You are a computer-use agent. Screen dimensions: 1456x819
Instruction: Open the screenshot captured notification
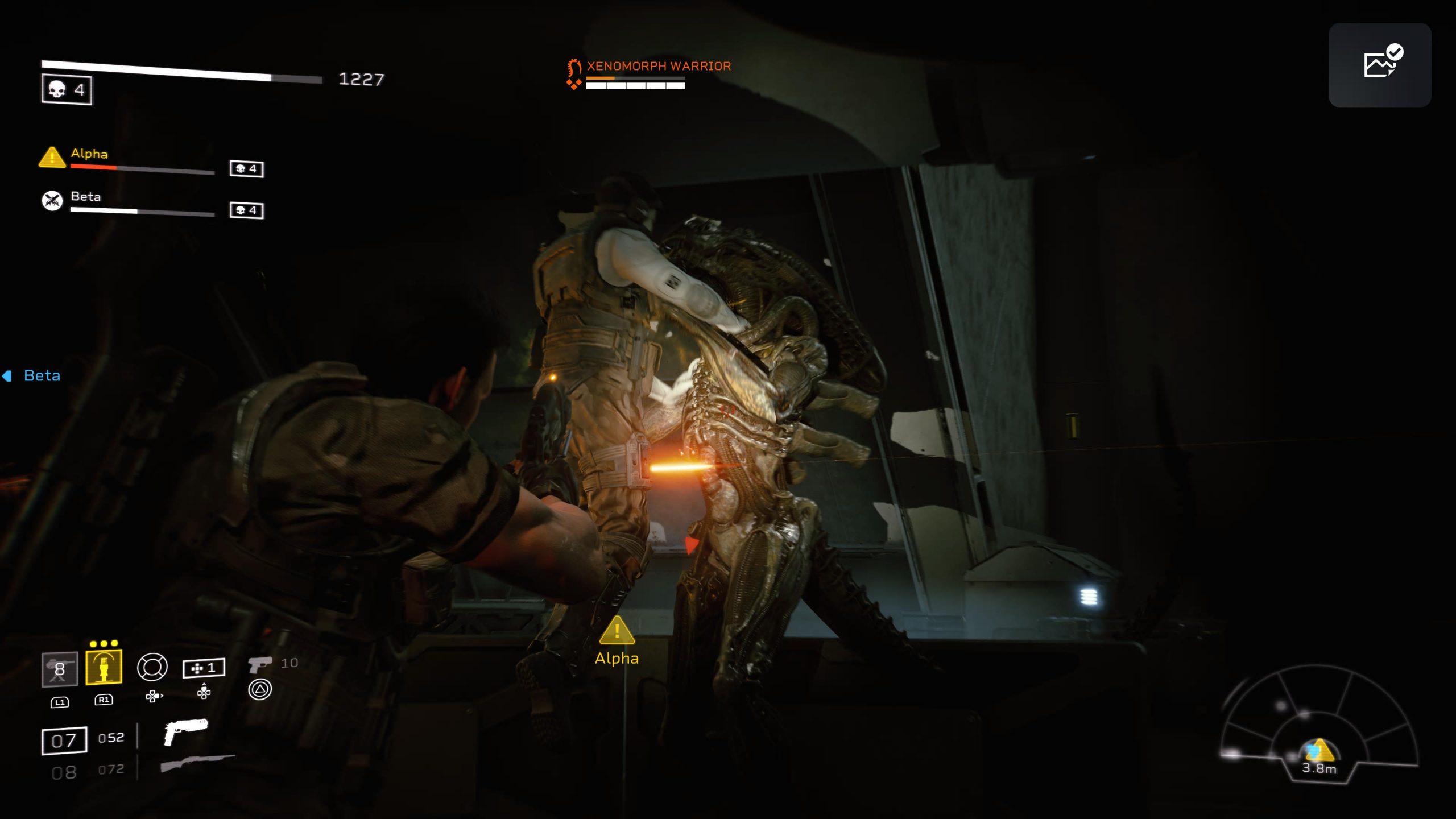click(1379, 65)
